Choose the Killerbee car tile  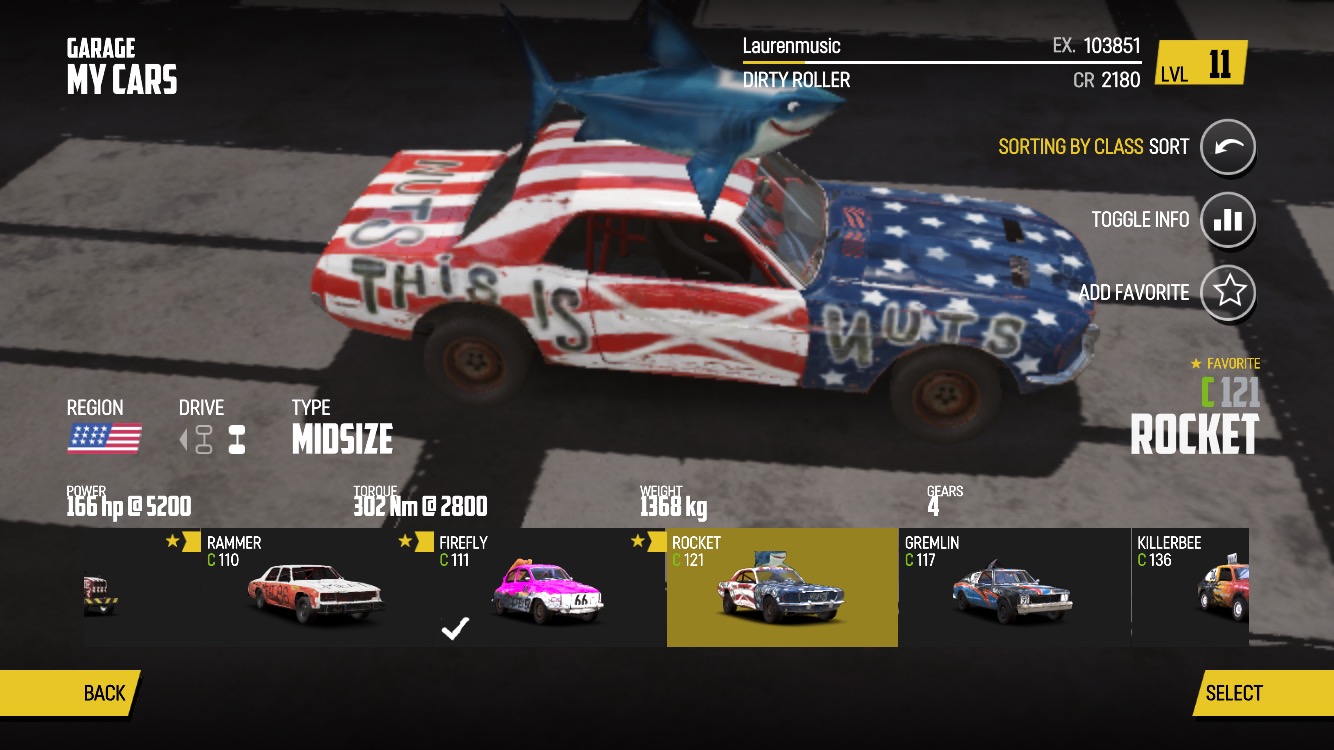tap(1190, 588)
